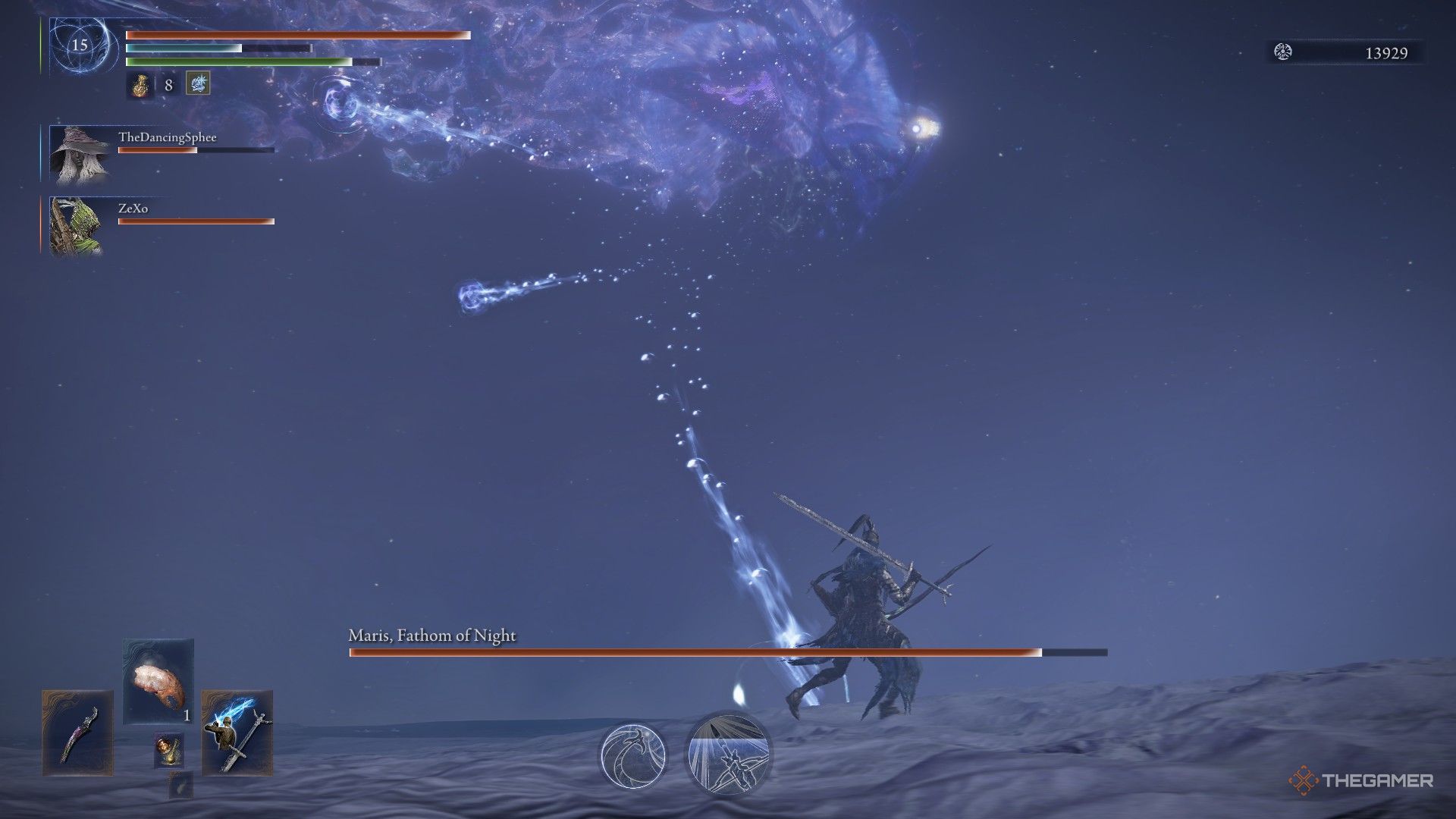Select the golden flask quick-item icon

(141, 84)
